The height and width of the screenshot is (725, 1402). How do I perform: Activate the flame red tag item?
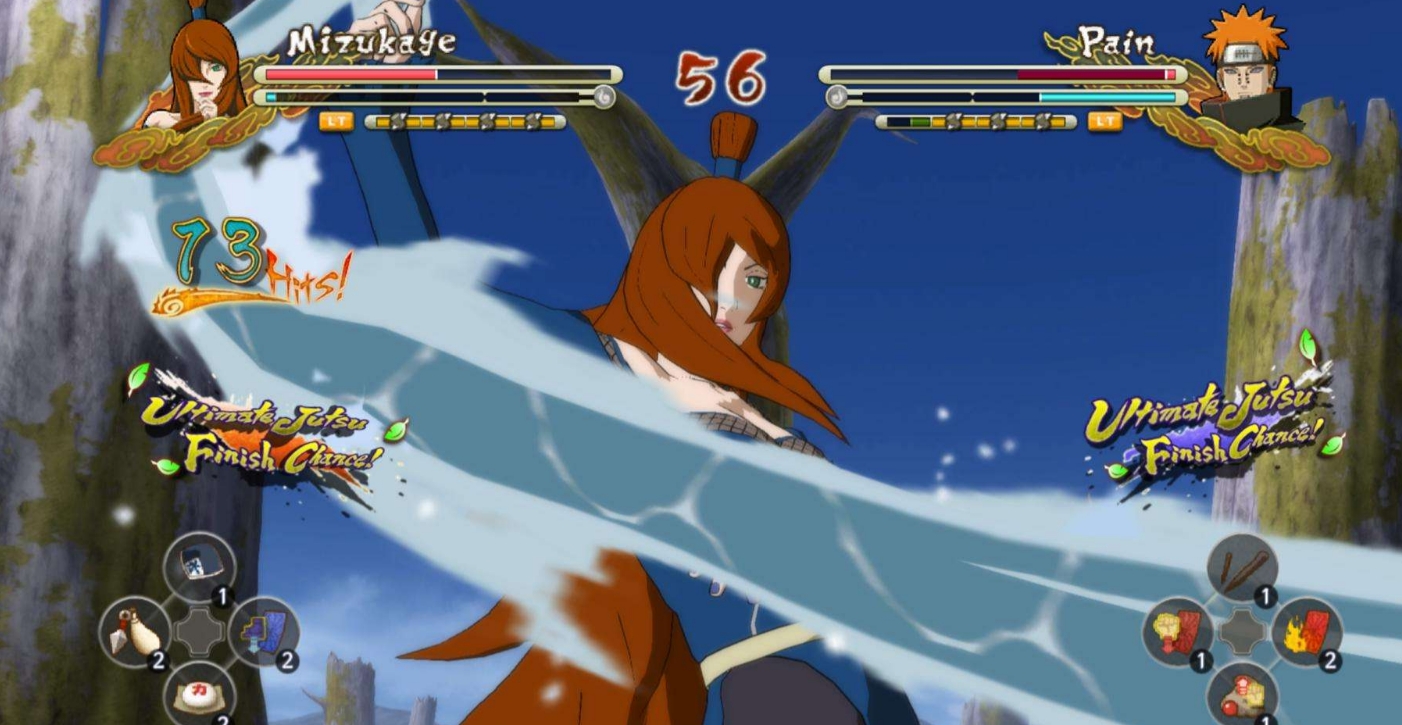1306,632
